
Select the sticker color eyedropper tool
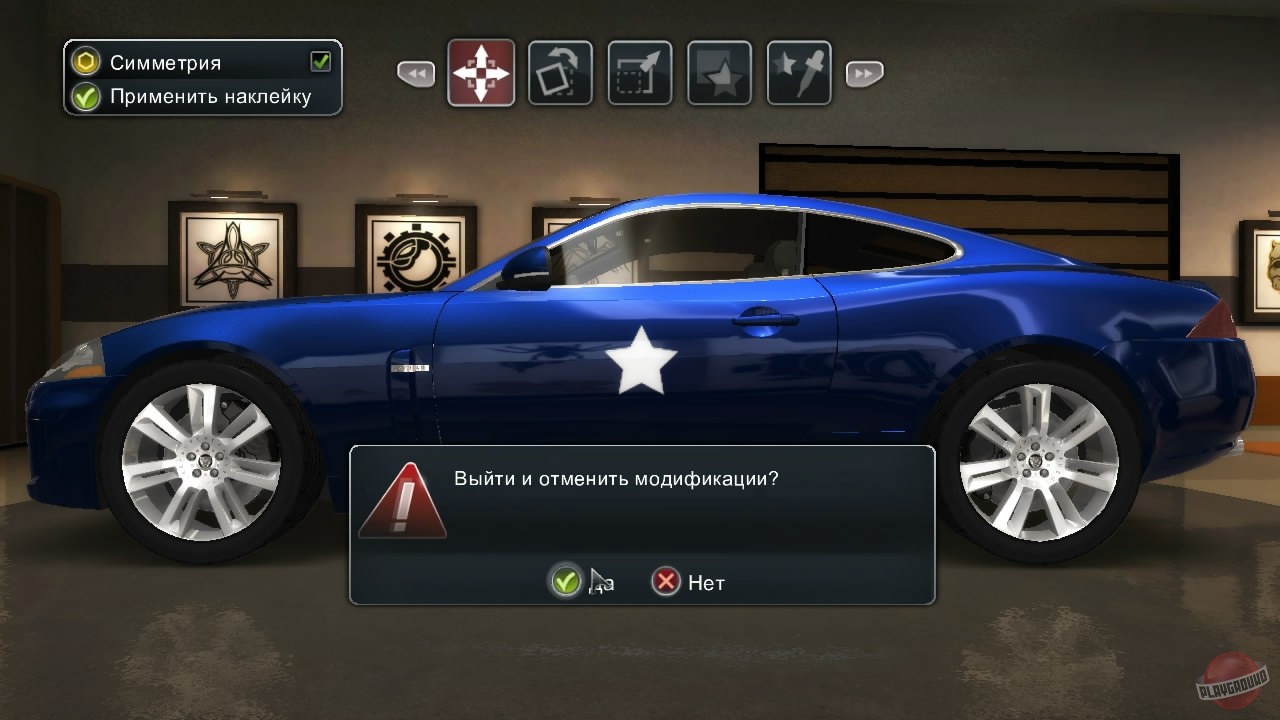click(x=798, y=72)
